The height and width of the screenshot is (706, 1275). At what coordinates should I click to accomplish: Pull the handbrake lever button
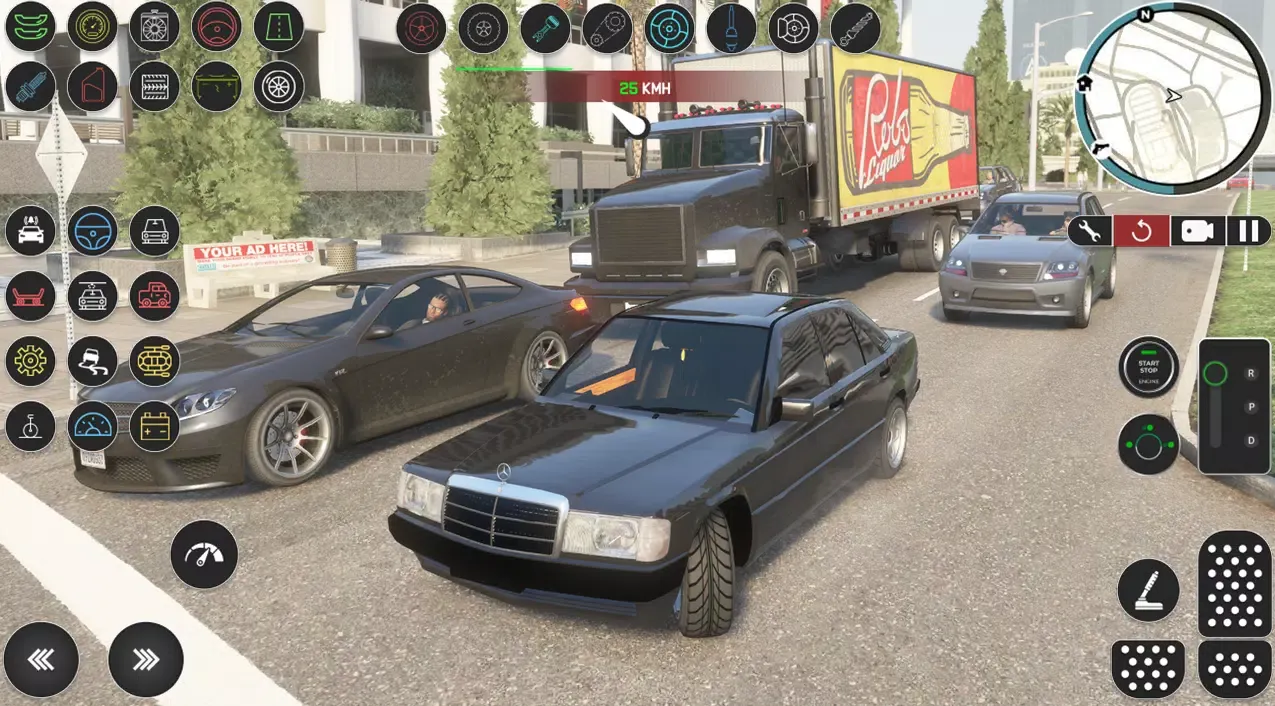pyautogui.click(x=1148, y=590)
